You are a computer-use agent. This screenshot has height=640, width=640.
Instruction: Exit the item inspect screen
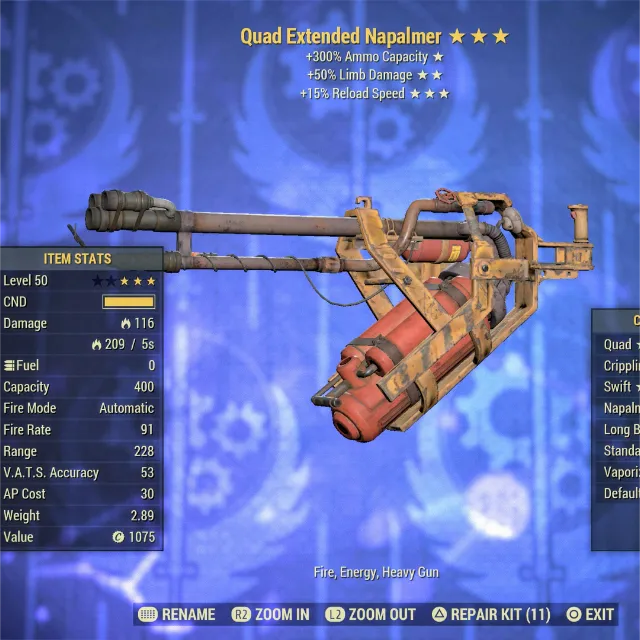pyautogui.click(x=590, y=614)
